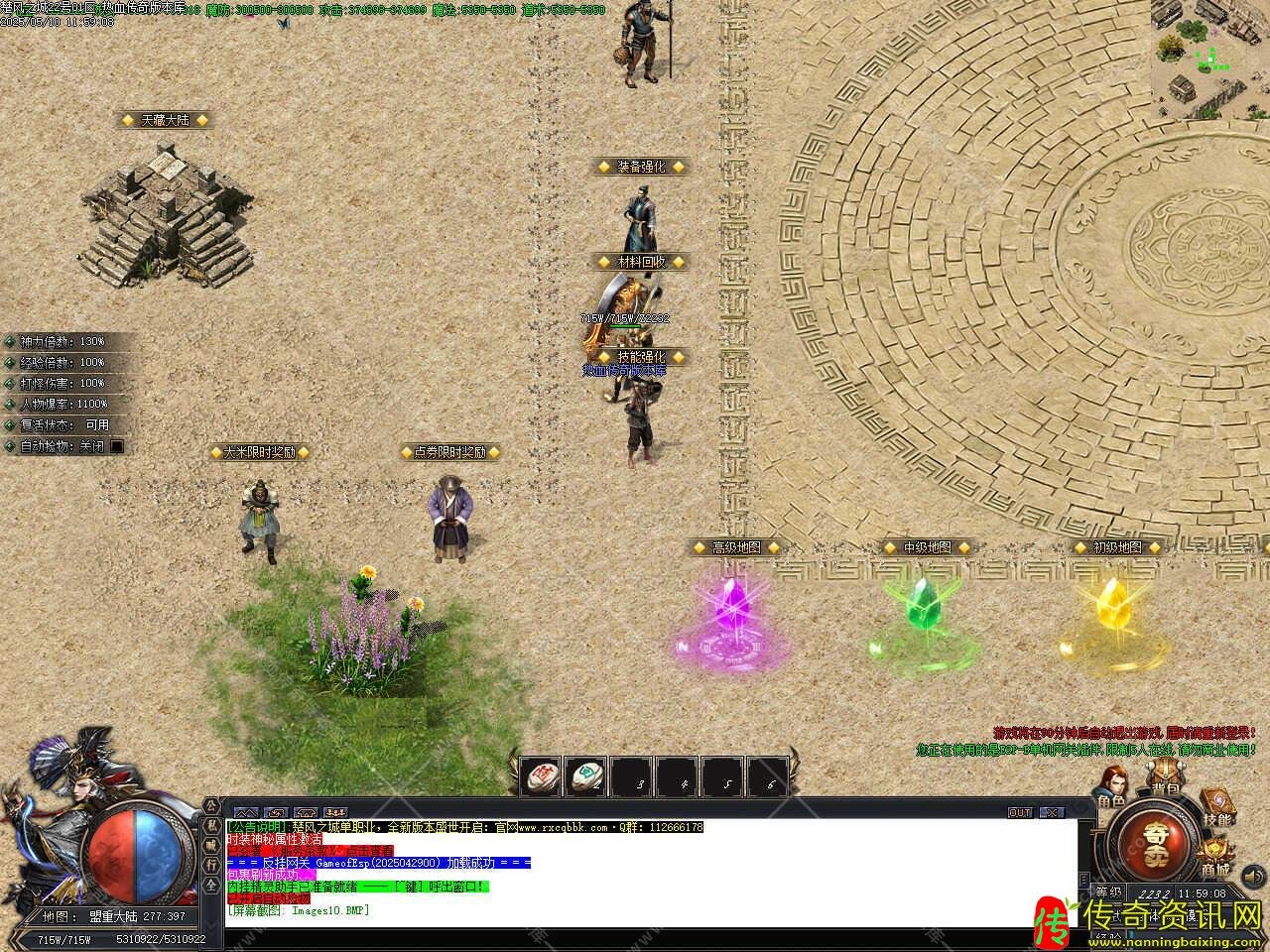Open the 背包 backpack
The width and height of the screenshot is (1270, 952).
click(x=1164, y=780)
